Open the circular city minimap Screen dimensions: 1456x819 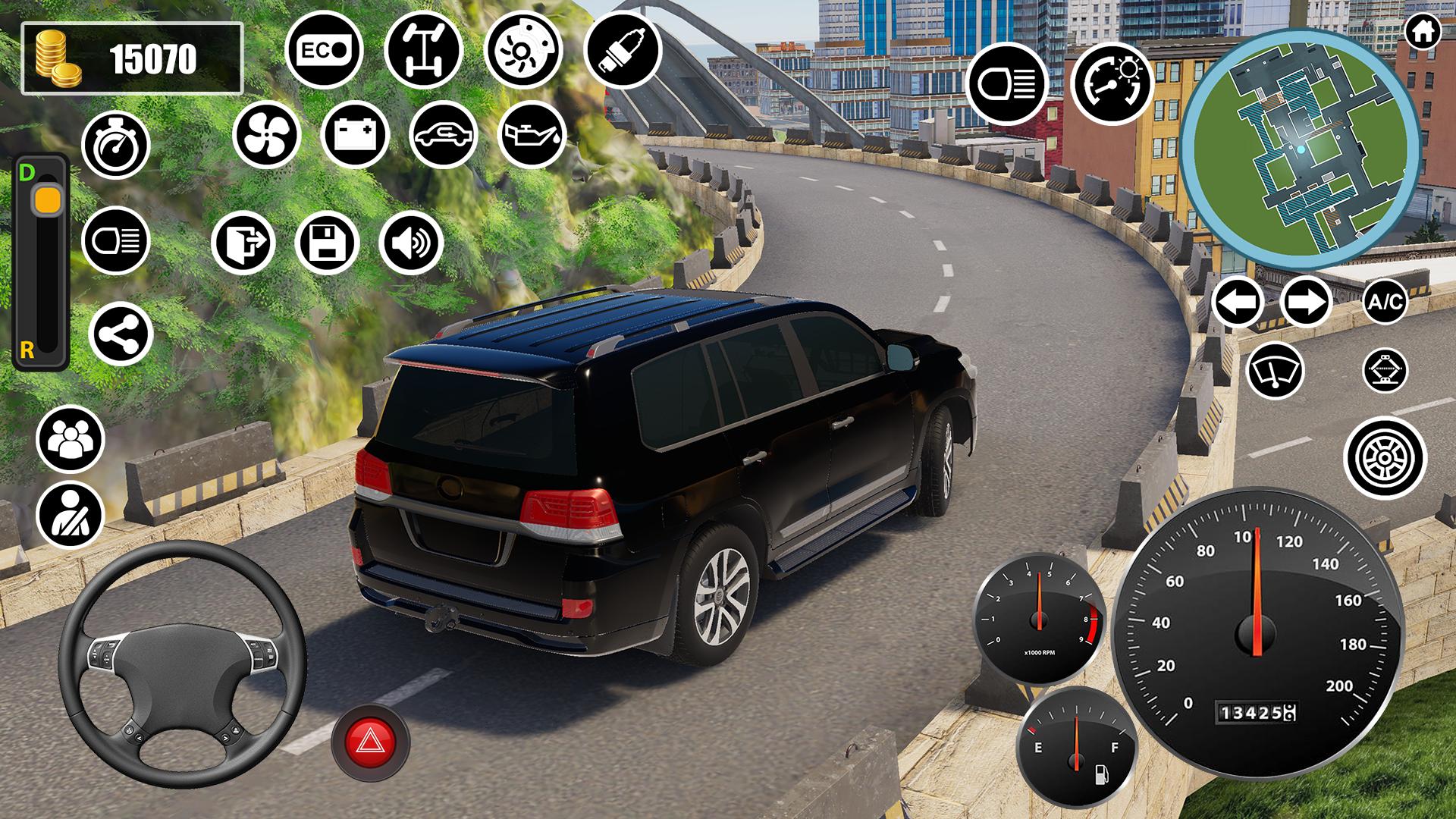point(1300,149)
